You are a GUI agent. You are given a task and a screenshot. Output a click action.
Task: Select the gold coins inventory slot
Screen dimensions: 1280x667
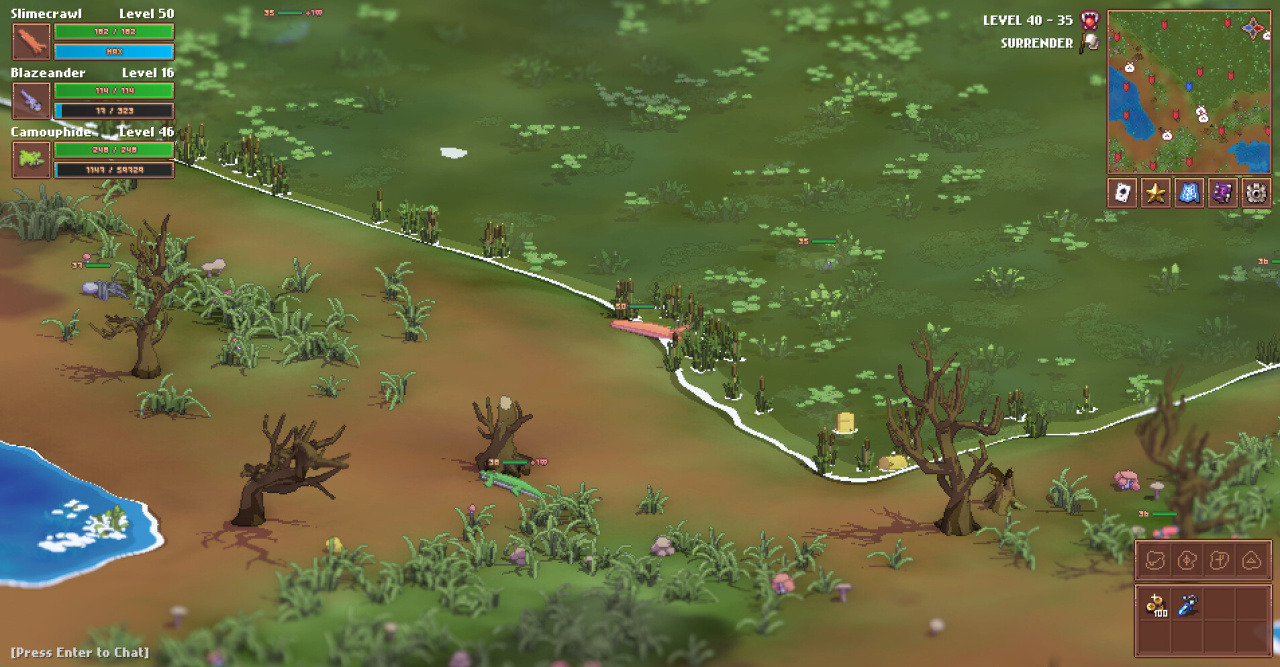click(1158, 605)
